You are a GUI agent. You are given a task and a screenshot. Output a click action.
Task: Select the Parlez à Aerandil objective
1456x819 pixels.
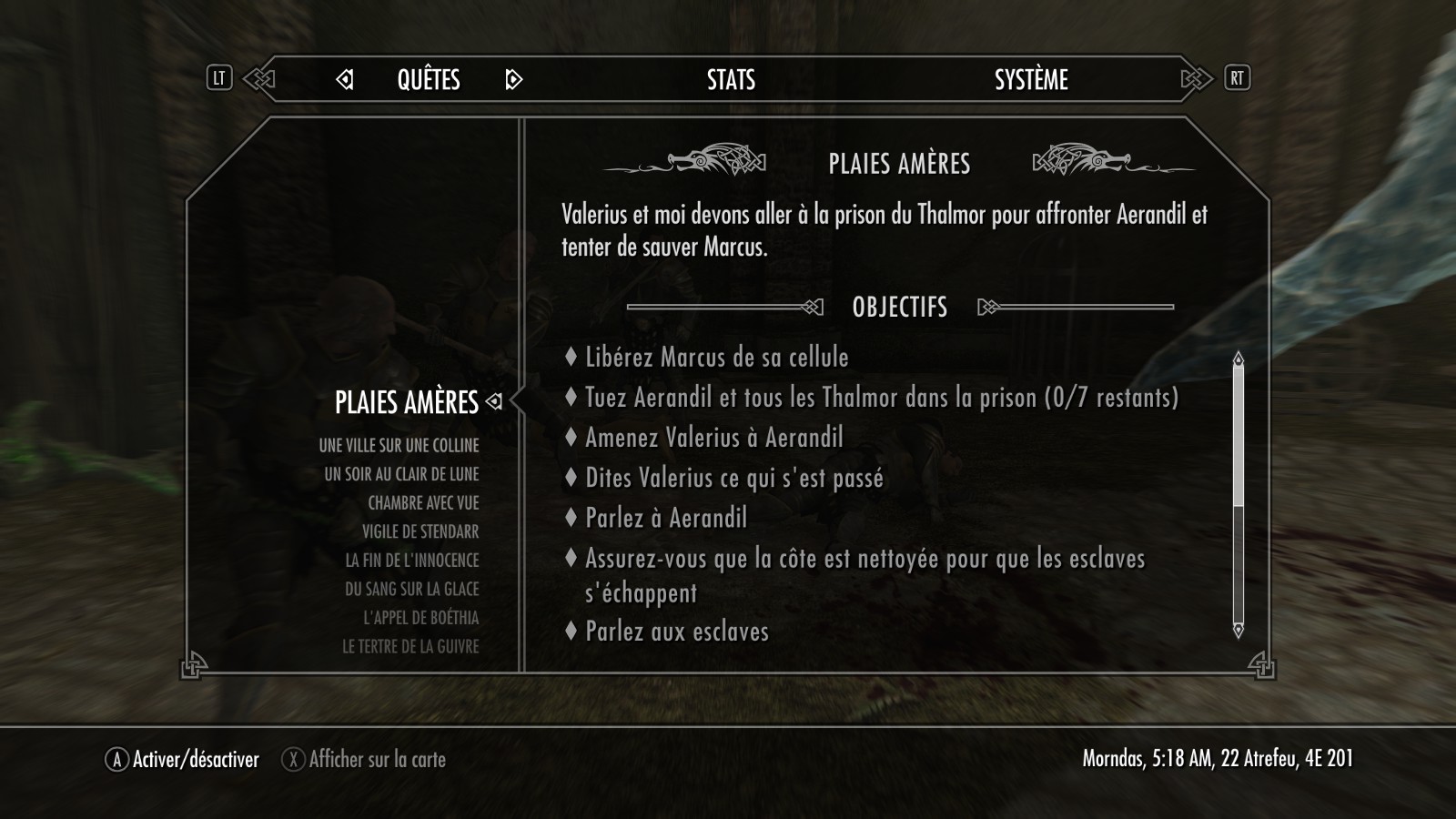click(x=665, y=519)
